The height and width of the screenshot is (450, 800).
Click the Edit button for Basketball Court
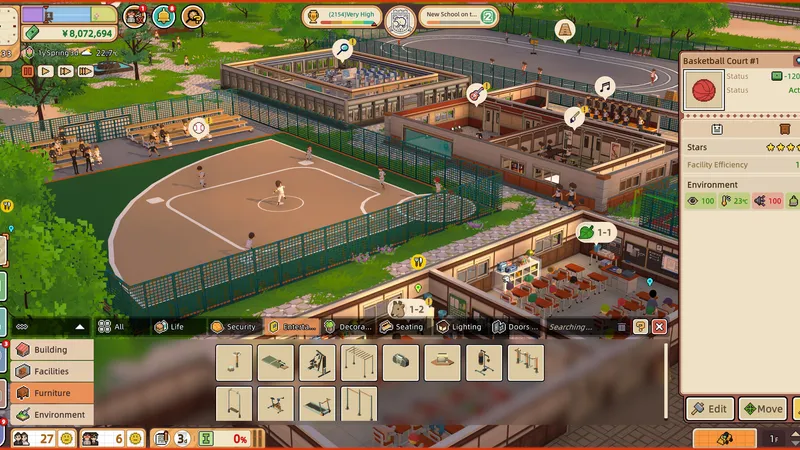710,409
